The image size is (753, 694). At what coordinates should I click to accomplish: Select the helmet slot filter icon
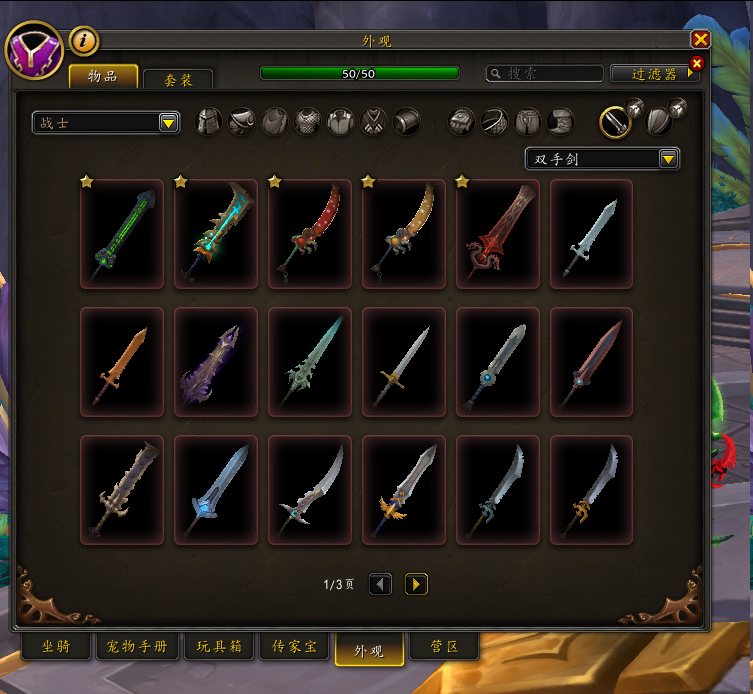(208, 122)
